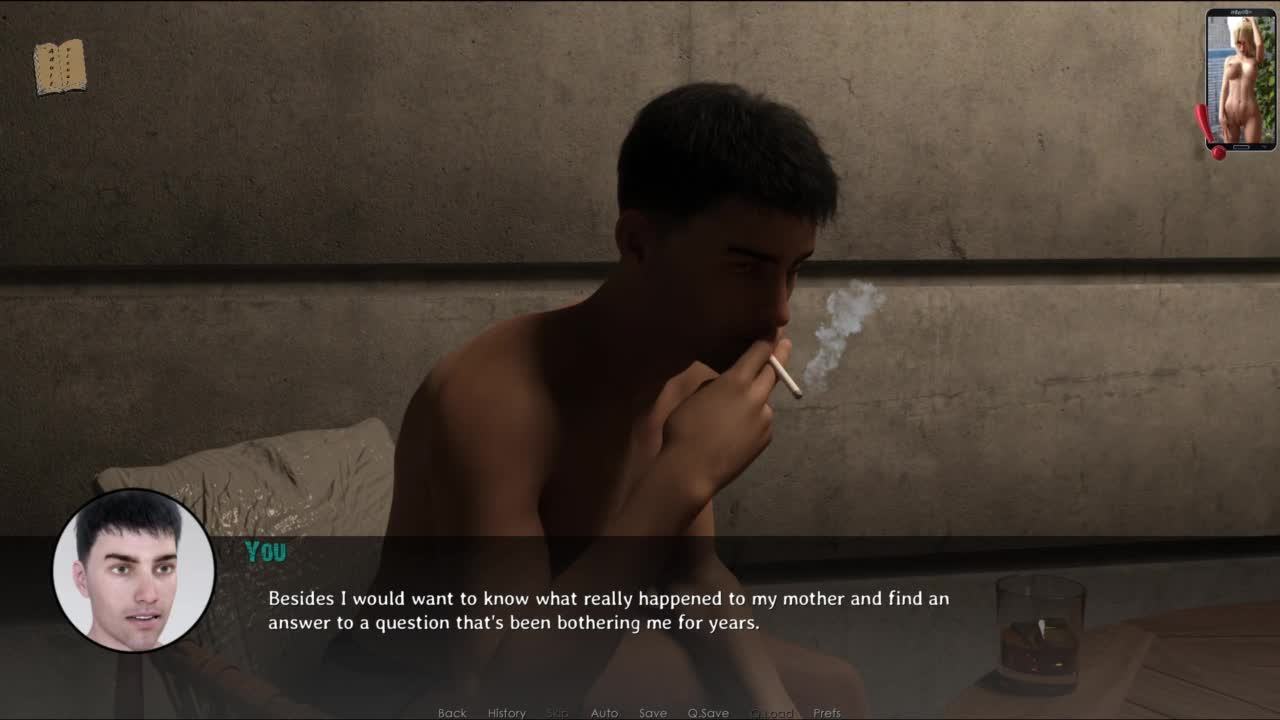Open the dialogue History

(506, 713)
